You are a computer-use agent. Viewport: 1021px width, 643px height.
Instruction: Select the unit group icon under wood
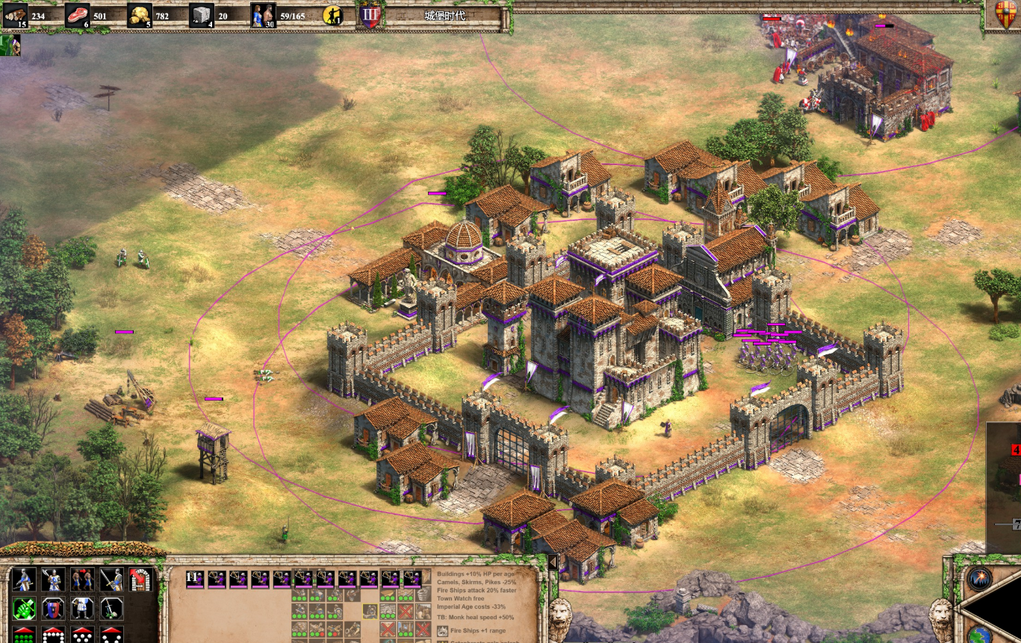[x=10, y=45]
